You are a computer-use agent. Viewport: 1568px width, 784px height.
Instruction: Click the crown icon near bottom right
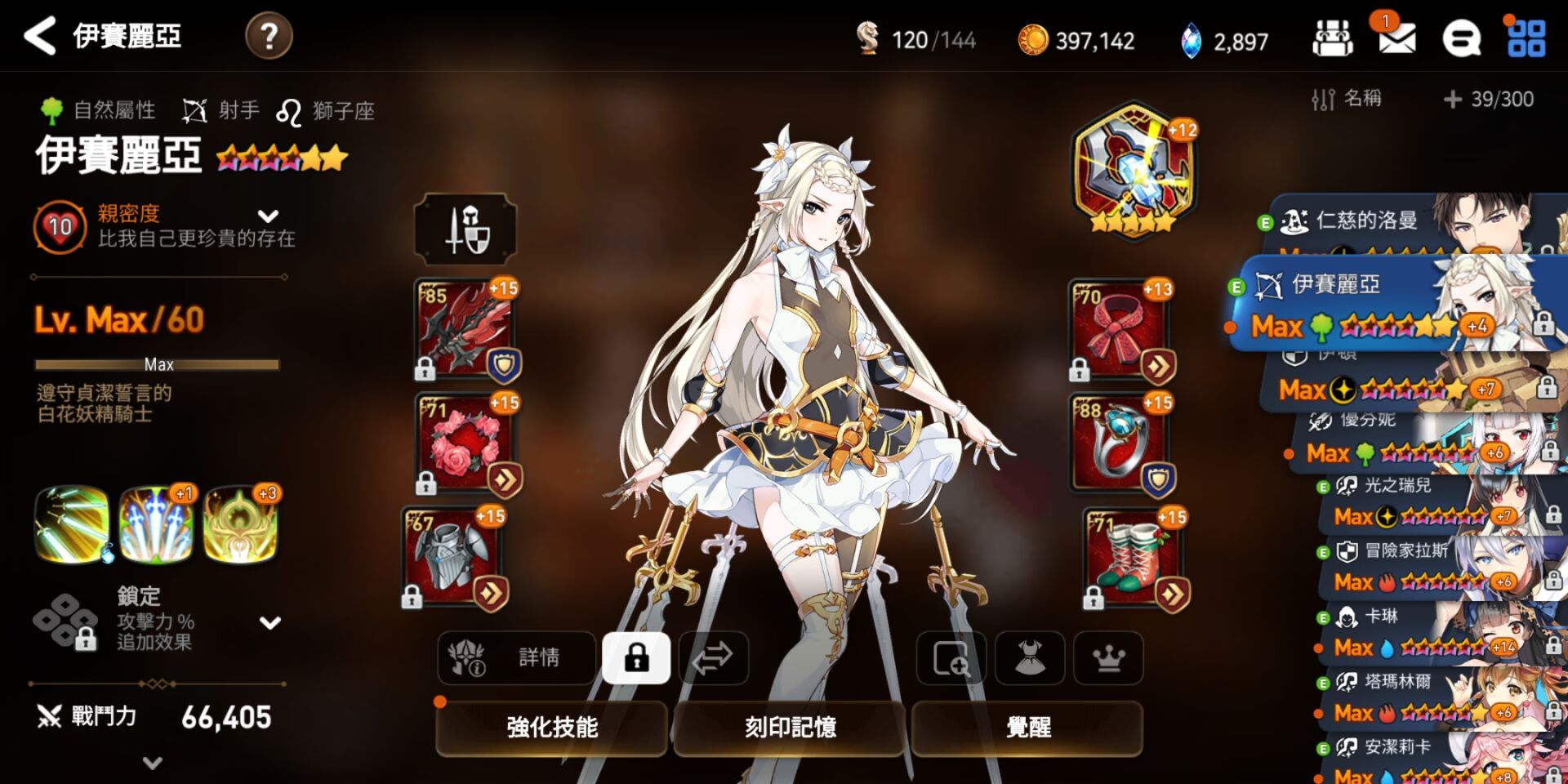1107,658
